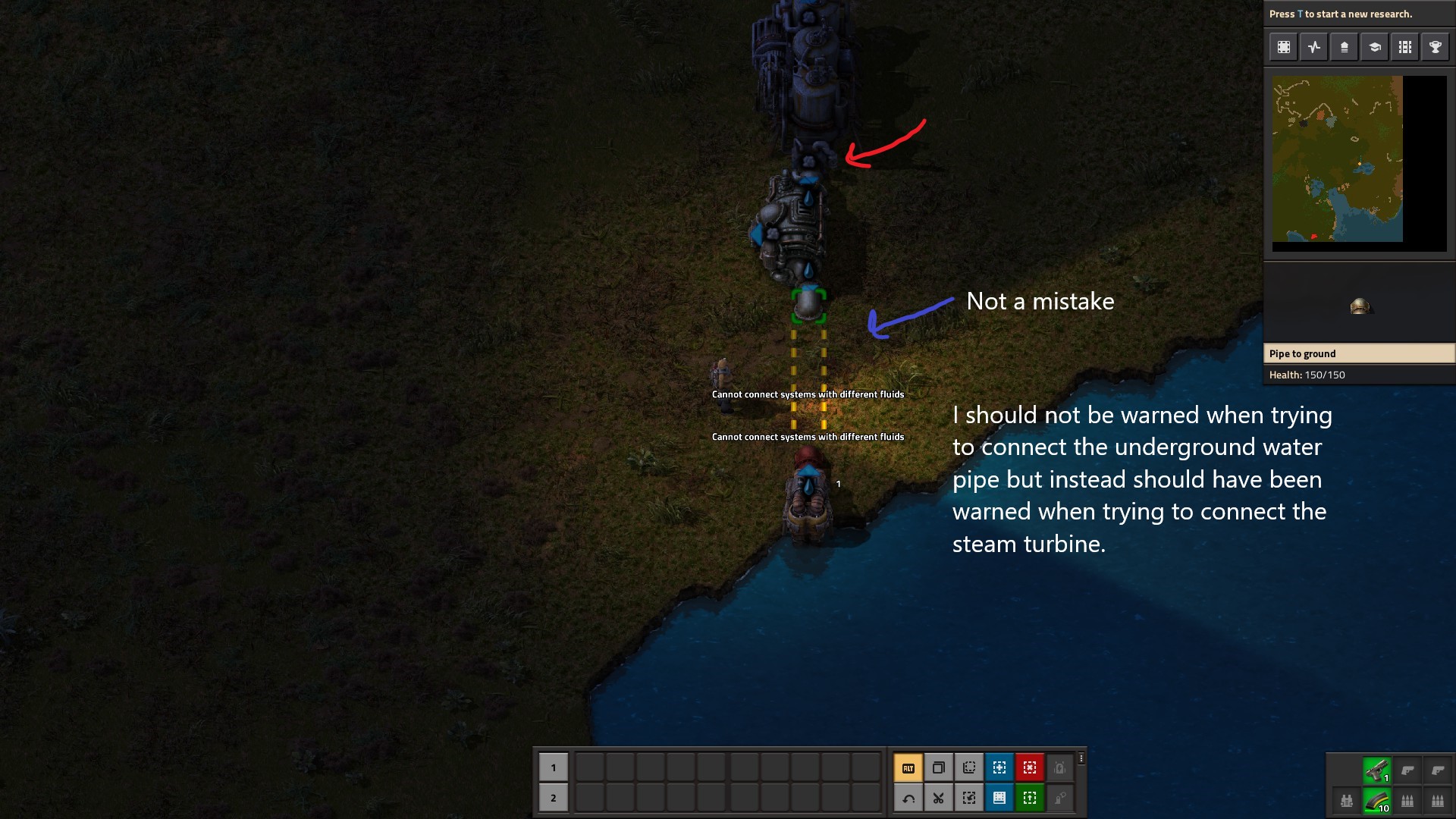This screenshot has width=1456, height=819.
Task: Open the train overview
Action: pyautogui.click(x=1404, y=46)
